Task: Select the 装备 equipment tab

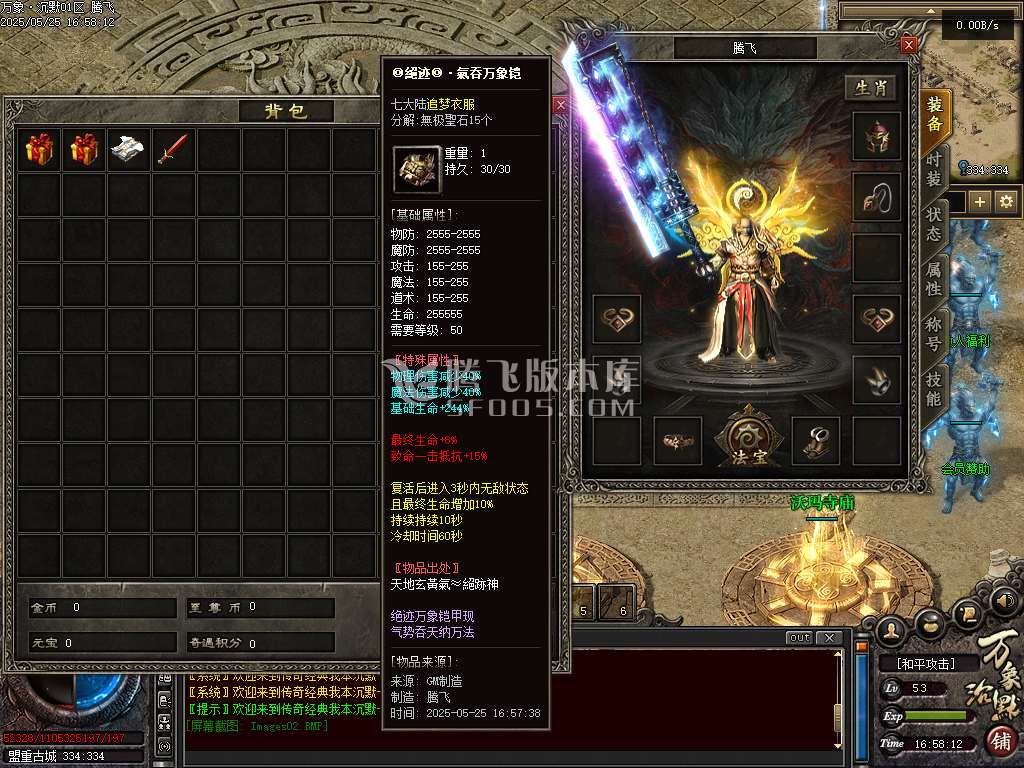Action: pos(934,114)
